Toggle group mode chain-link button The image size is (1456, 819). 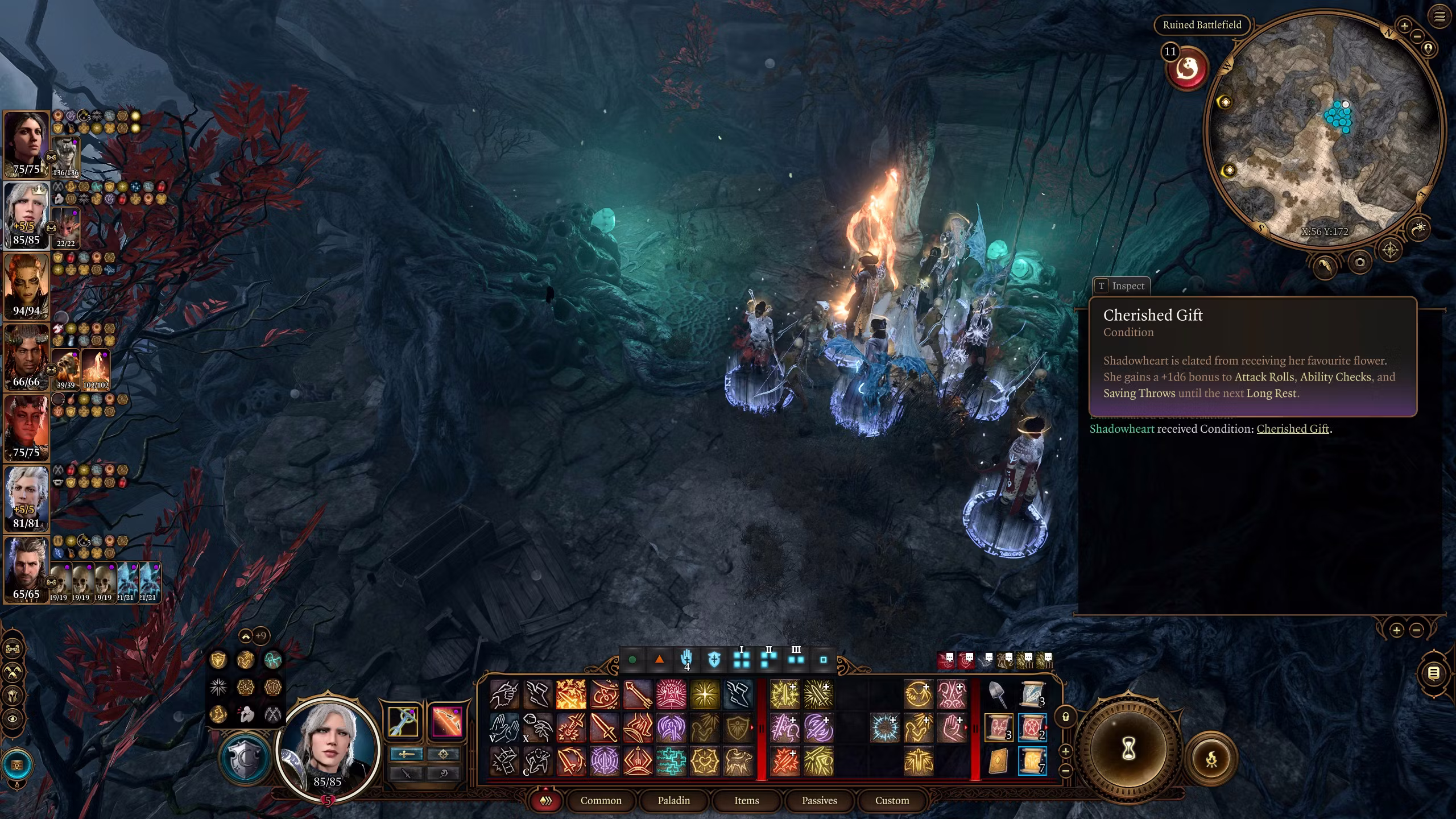click(13, 648)
